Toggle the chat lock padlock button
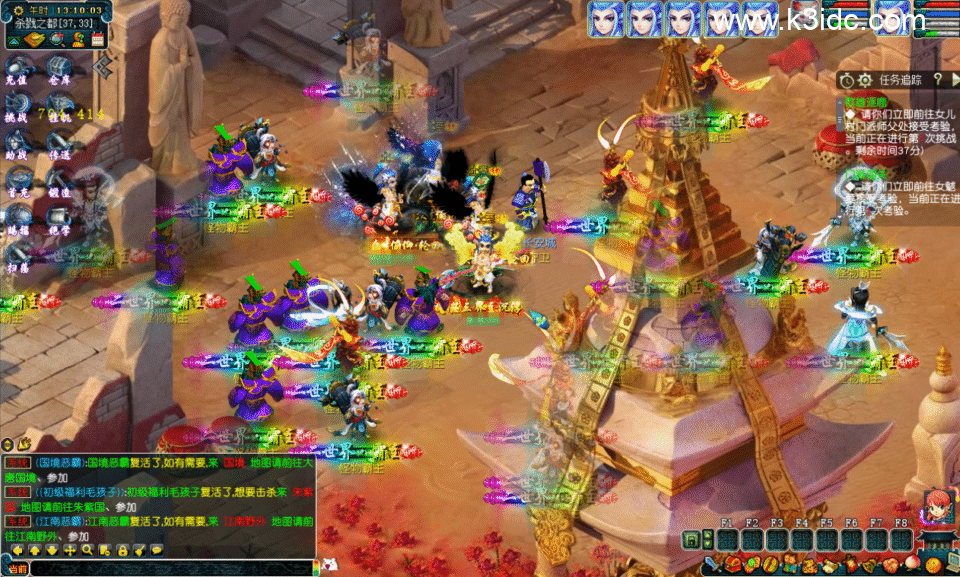This screenshot has height=577, width=960. click(121, 550)
